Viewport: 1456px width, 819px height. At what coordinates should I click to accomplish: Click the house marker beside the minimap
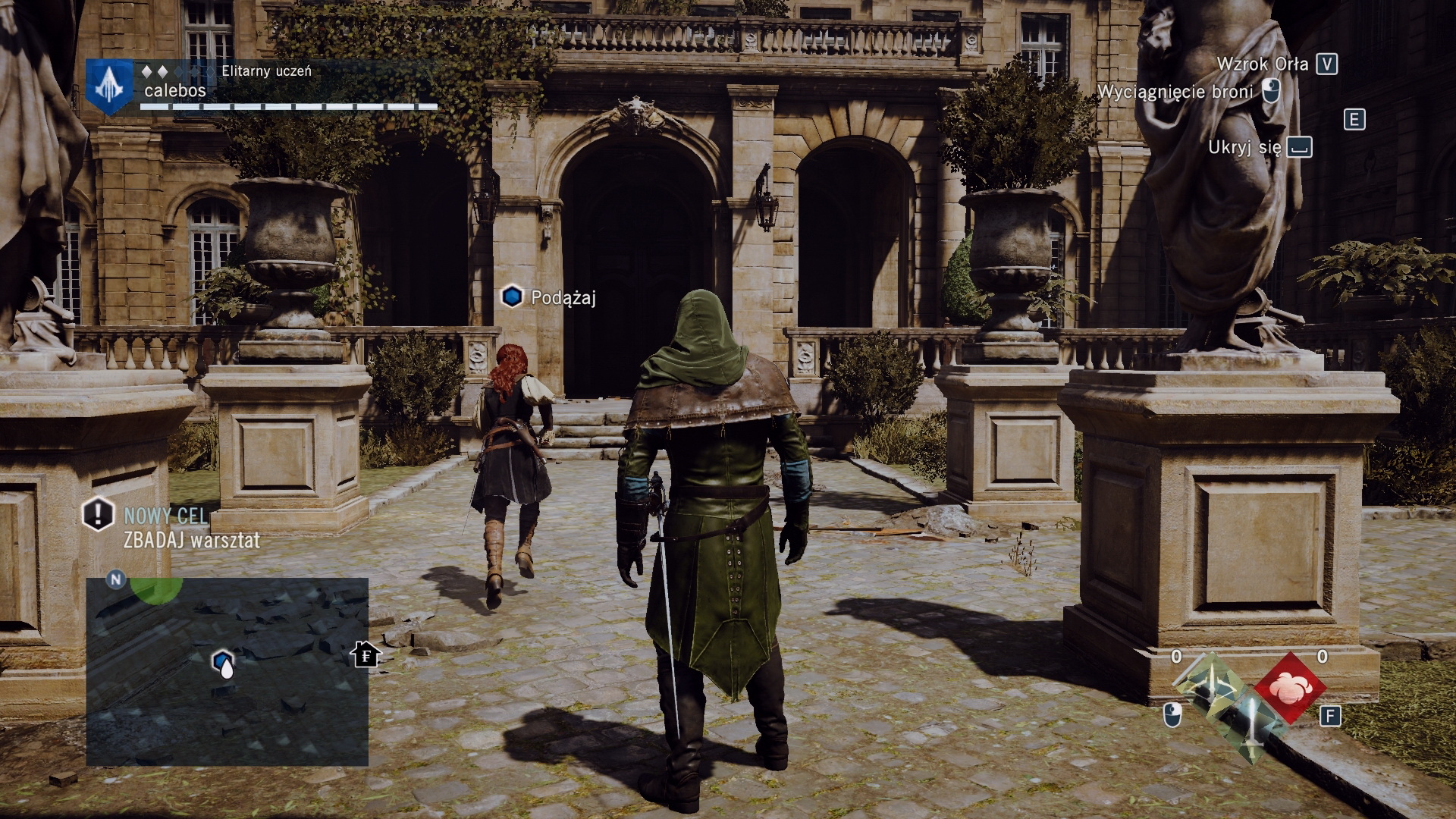[366, 654]
